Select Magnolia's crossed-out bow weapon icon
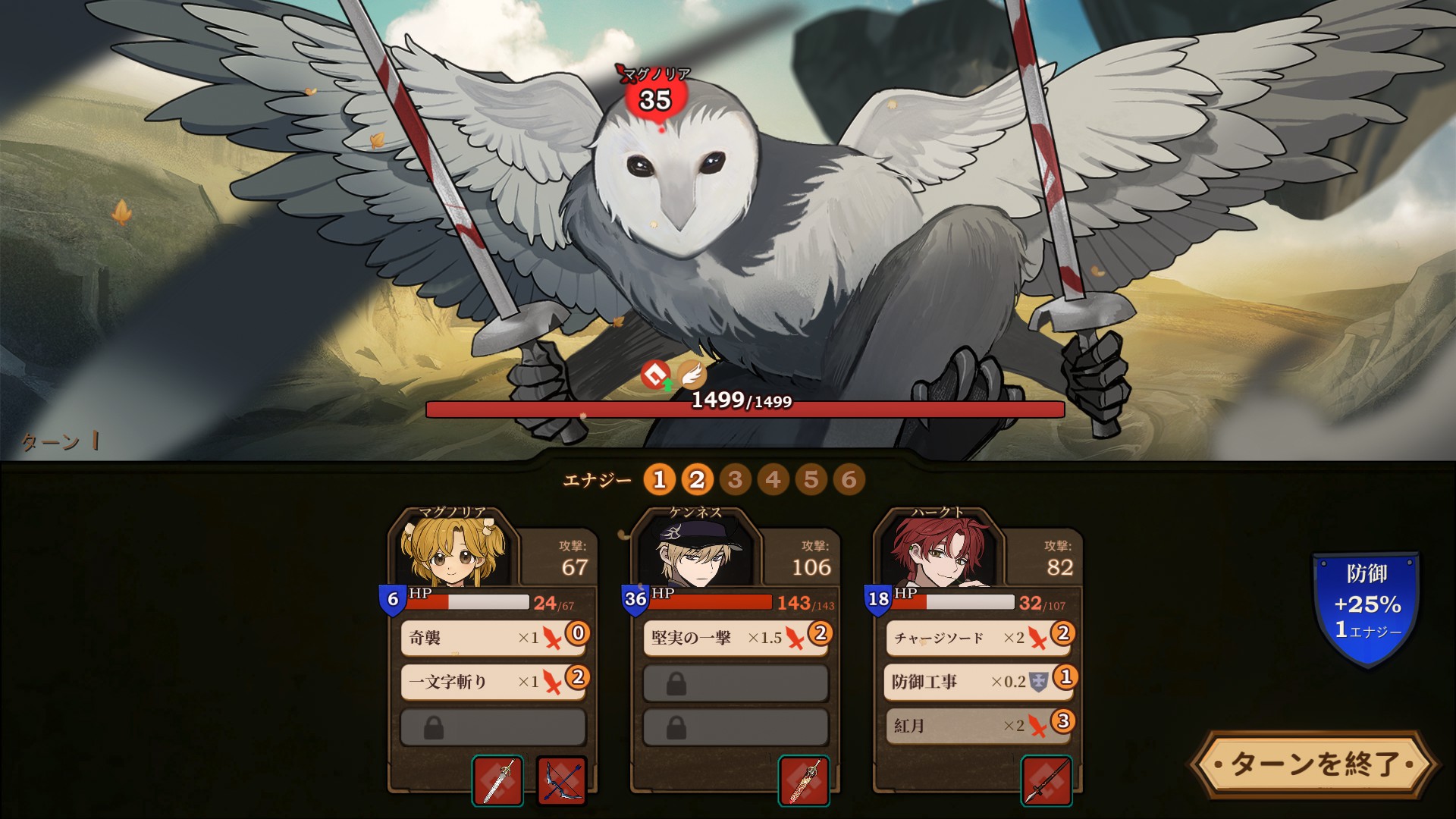The width and height of the screenshot is (1456, 819). (x=562, y=780)
